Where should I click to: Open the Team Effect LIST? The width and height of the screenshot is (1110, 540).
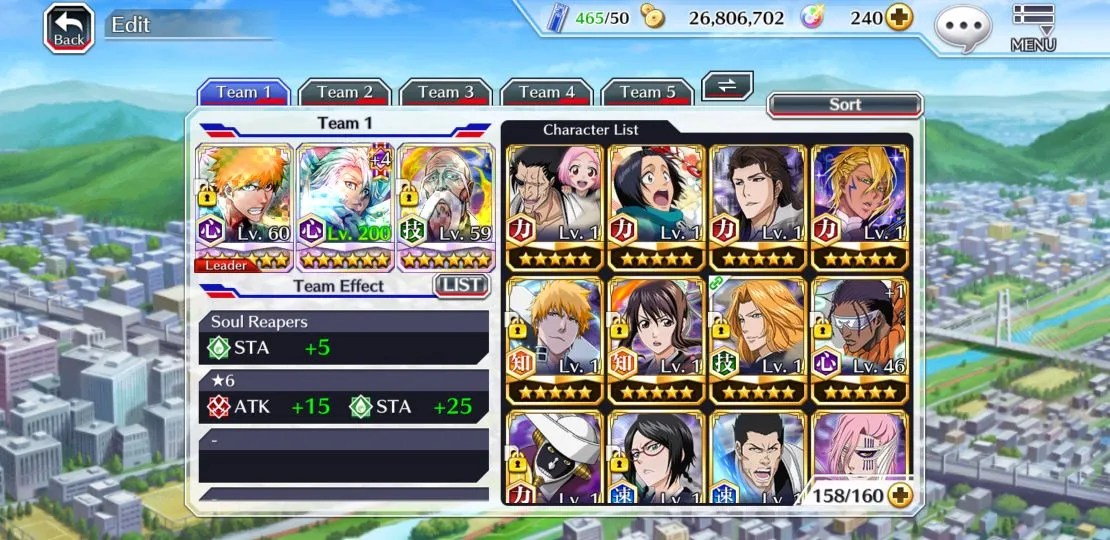pos(461,286)
